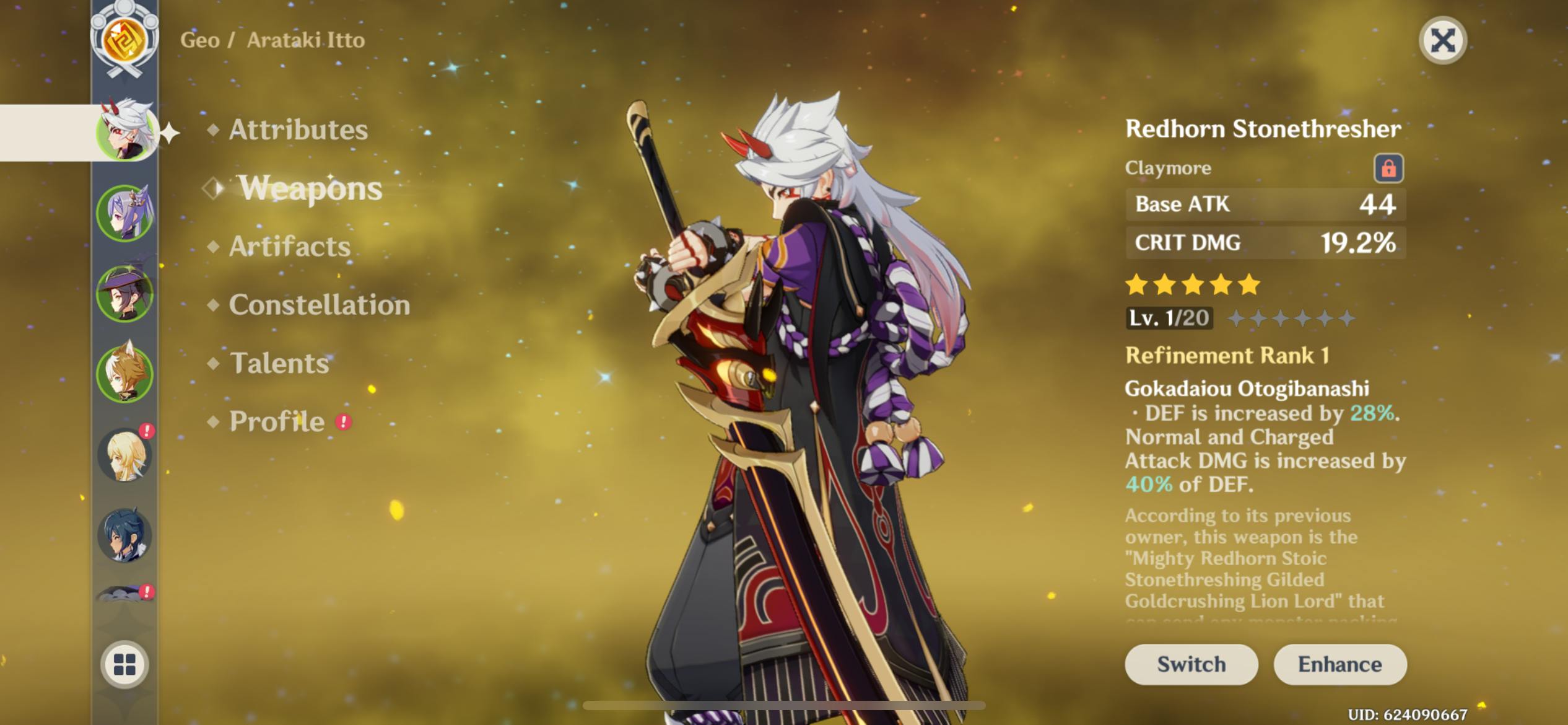Screen dimensions: 1568x725
Task: Open the character grid view button
Action: (x=124, y=664)
